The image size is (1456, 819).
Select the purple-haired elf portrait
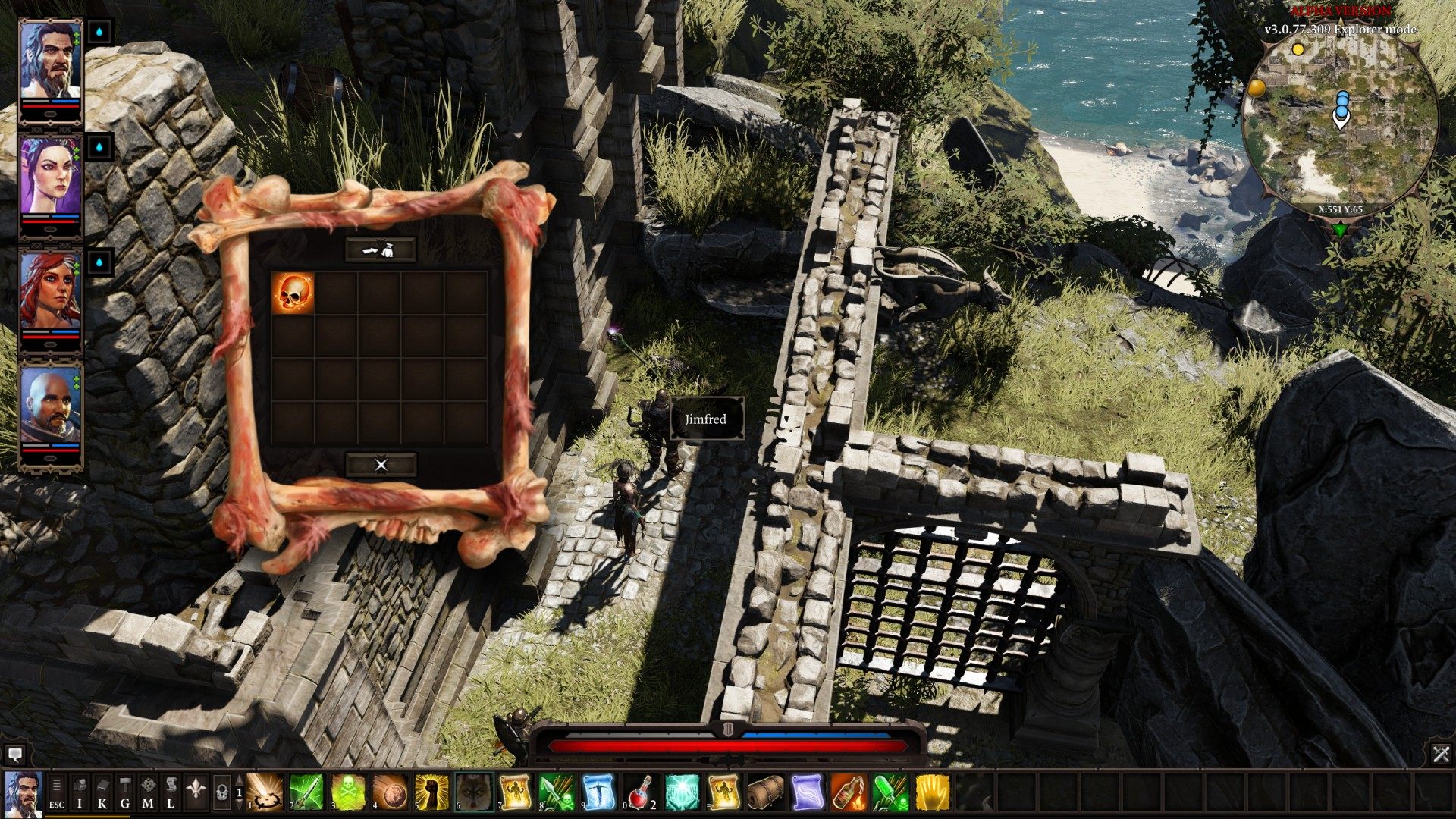50,179
